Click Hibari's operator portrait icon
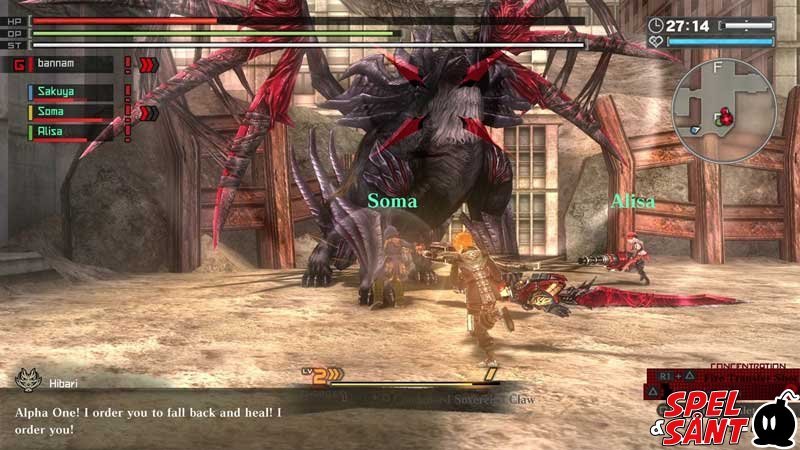This screenshot has width=800, height=450. tap(27, 380)
